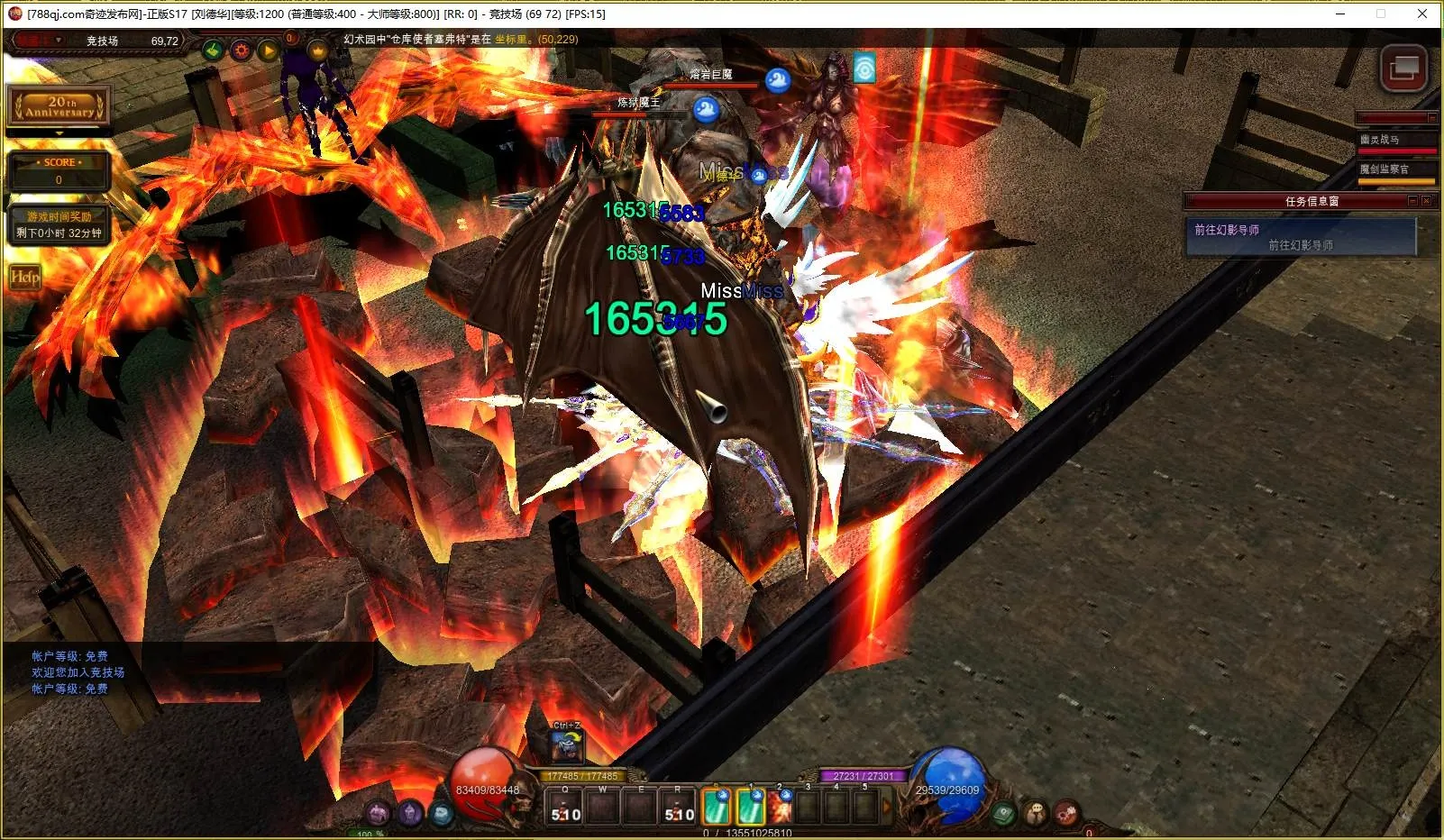Viewport: 1444px width, 840px height.
Task: Select the 幽灵战马 entry
Action: point(1395,140)
